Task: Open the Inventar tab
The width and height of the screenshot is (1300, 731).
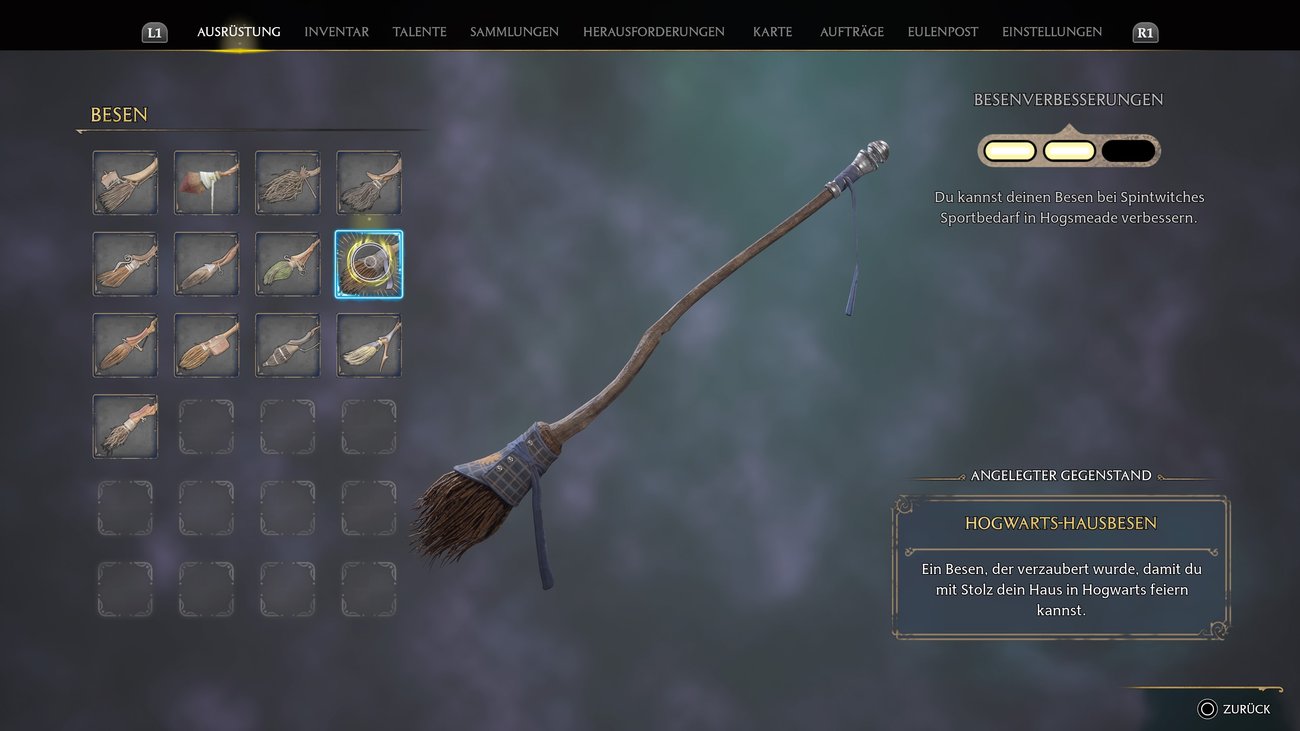Action: 336,32
